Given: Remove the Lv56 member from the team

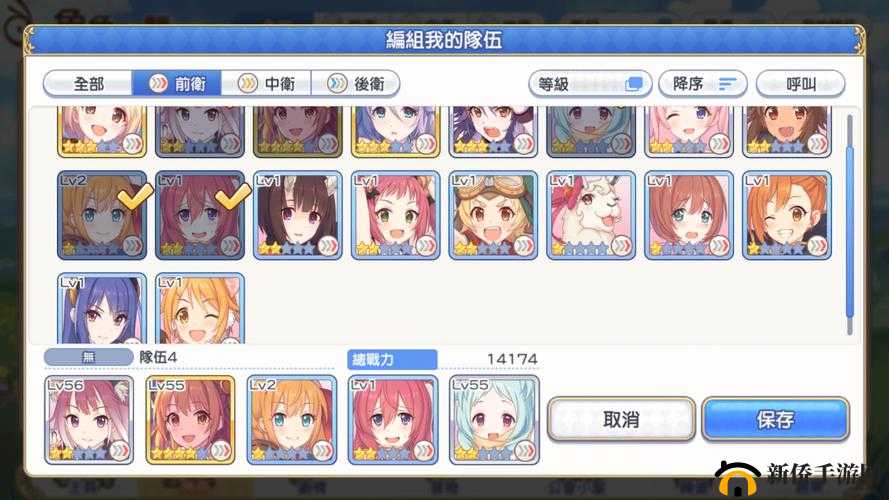Looking at the screenshot, I should tap(89, 419).
